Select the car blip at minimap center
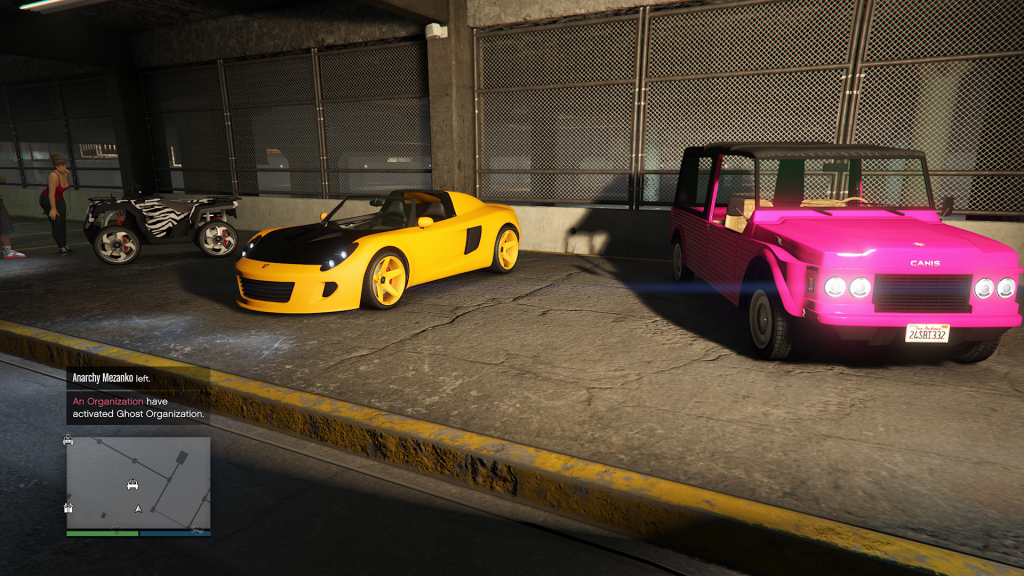Viewport: 1024px width, 576px height. (132, 485)
